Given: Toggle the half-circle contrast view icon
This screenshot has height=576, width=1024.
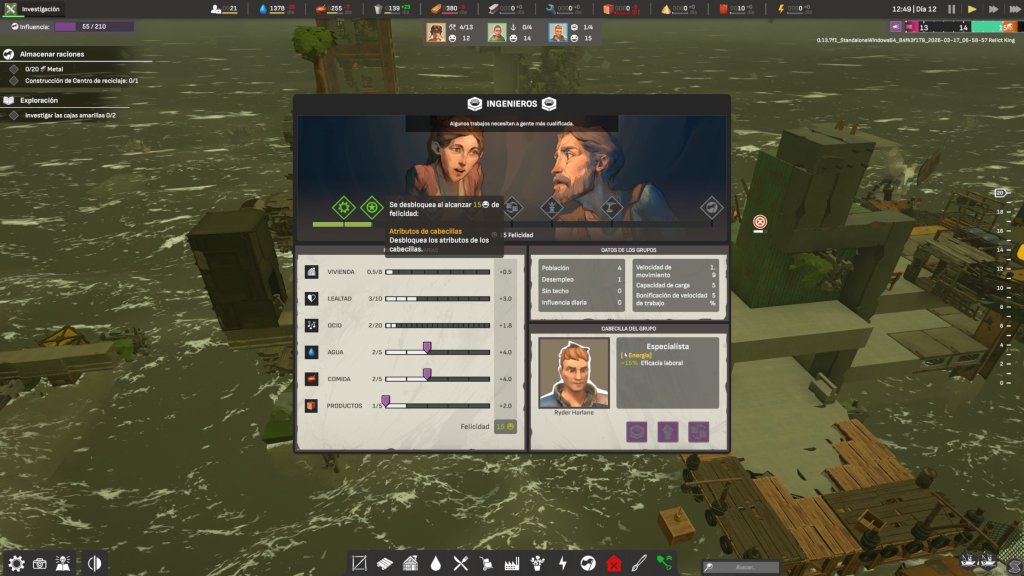Looking at the screenshot, I should (x=96, y=563).
